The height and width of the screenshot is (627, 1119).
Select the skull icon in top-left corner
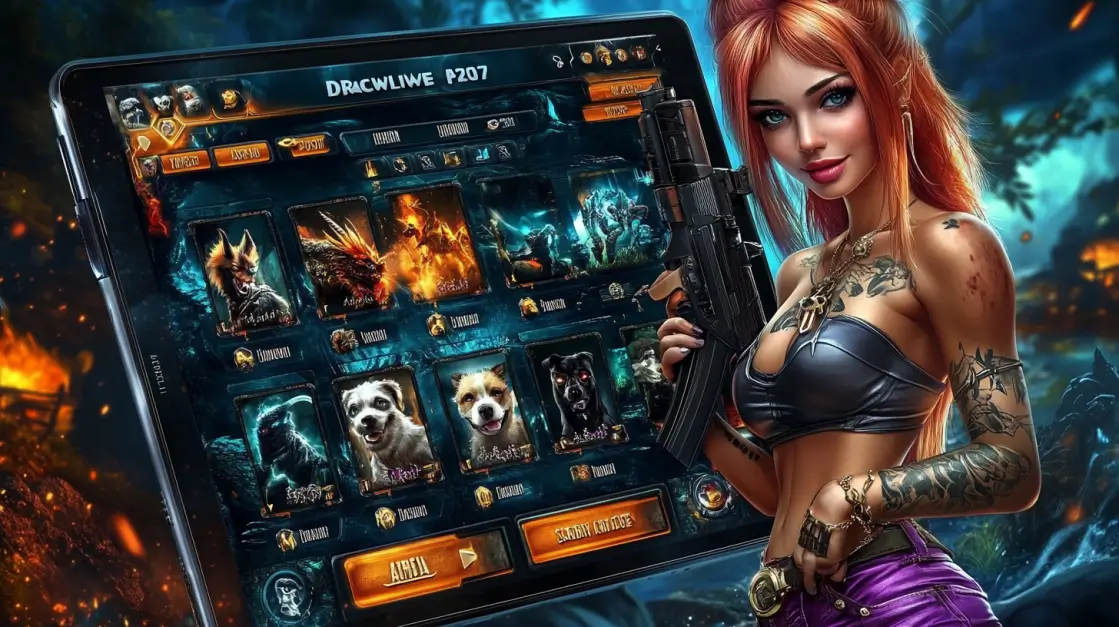pyautogui.click(x=130, y=108)
